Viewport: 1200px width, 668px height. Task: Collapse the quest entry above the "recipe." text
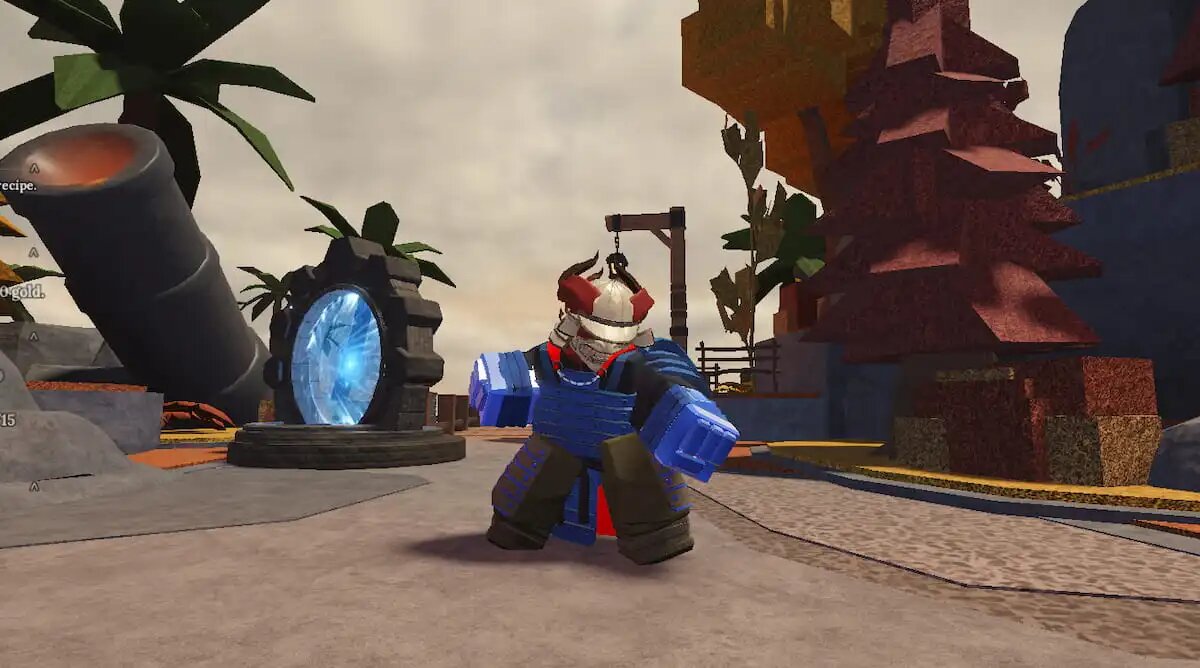tap(33, 167)
